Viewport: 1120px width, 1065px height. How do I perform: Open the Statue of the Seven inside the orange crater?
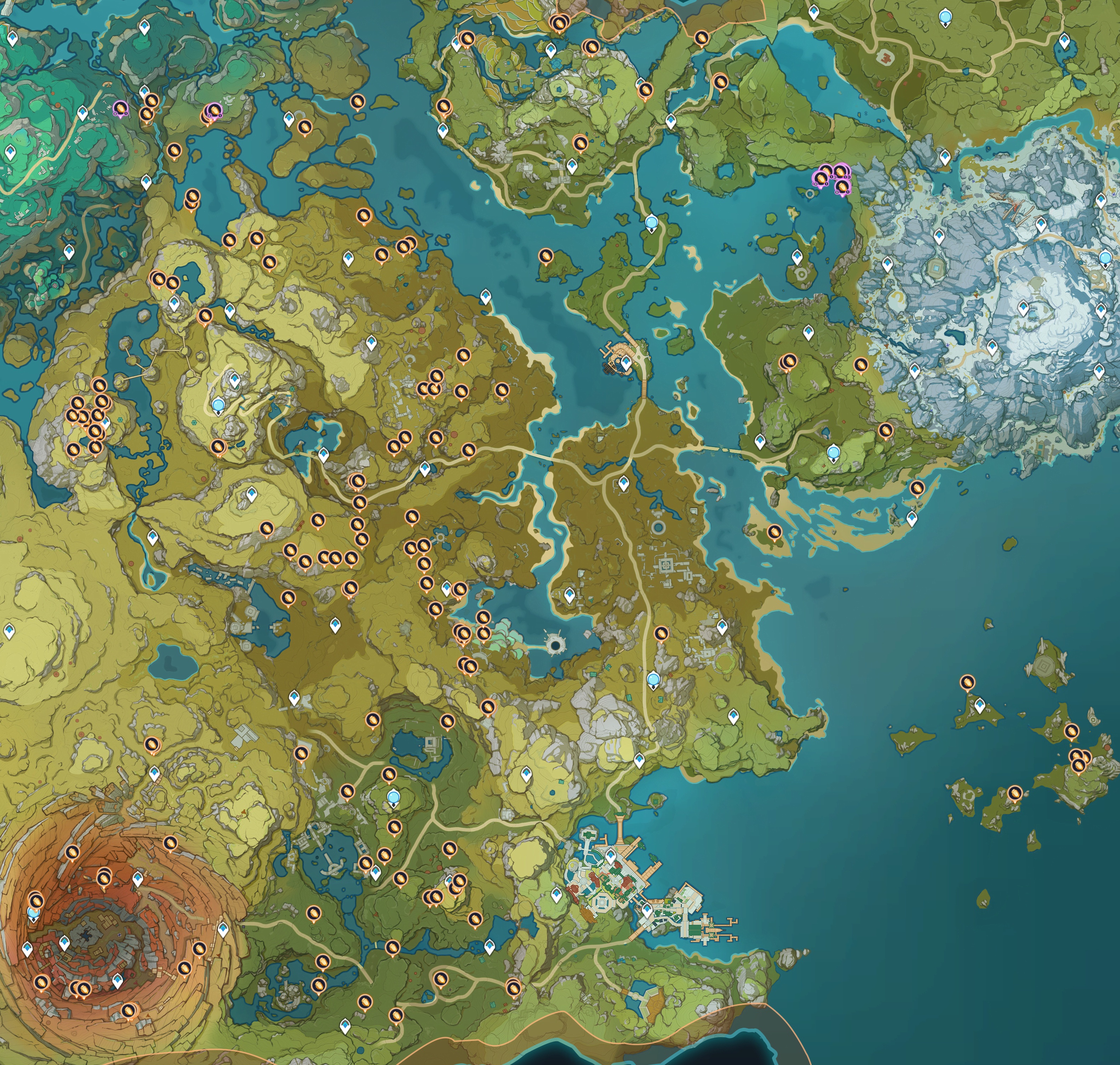[x=34, y=913]
